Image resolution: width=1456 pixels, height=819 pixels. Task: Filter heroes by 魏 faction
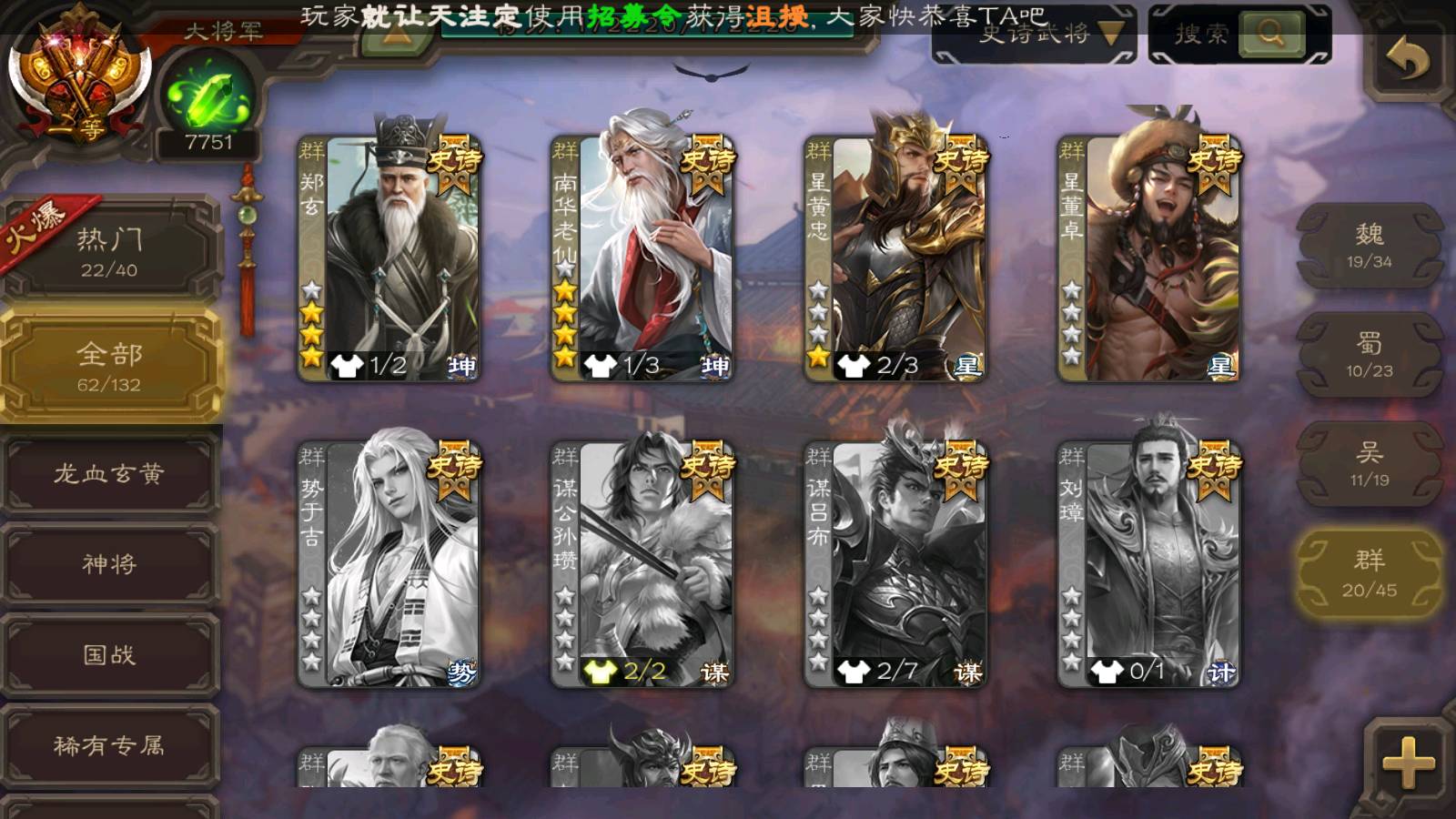coord(1369,246)
